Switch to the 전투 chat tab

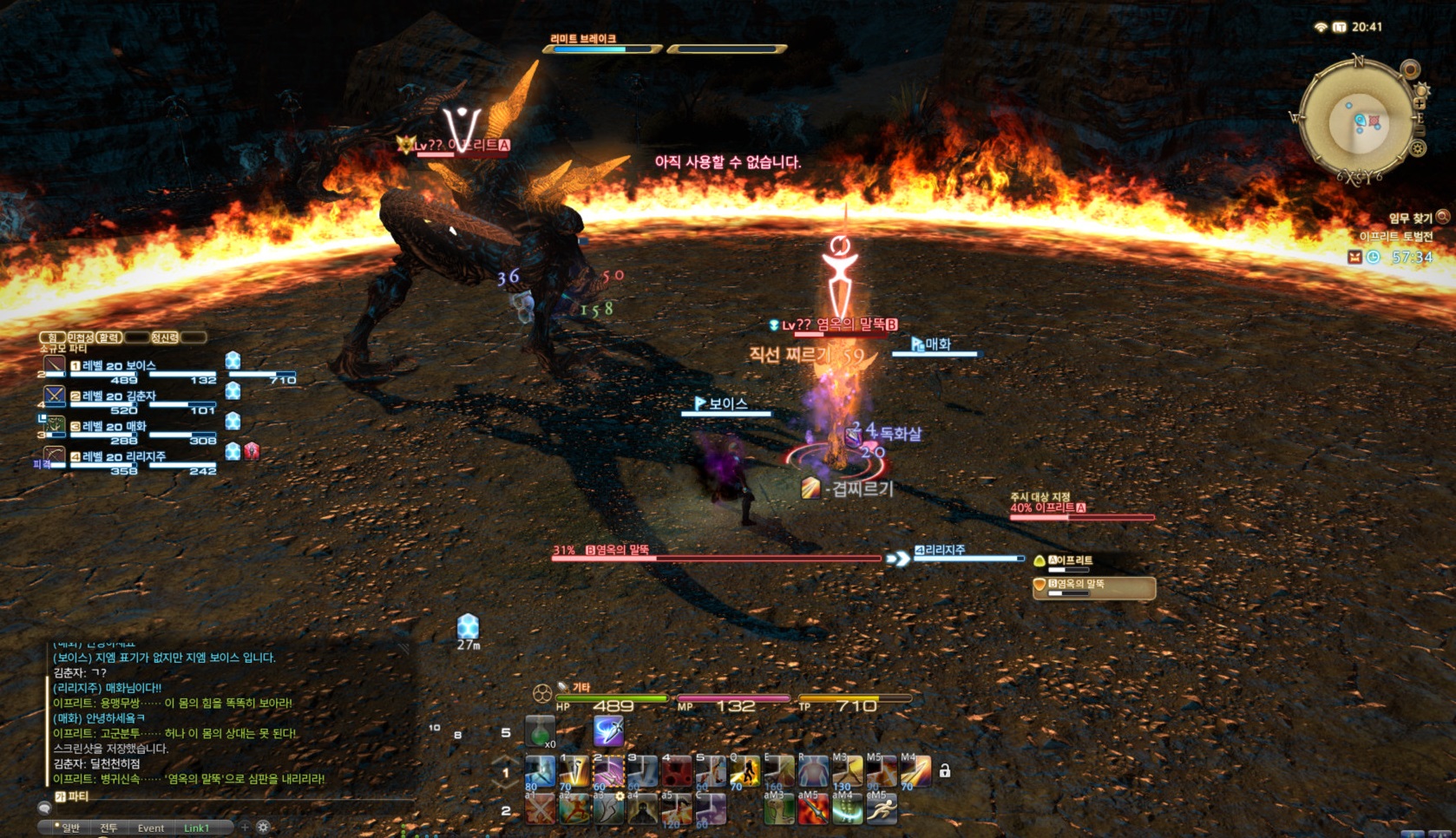[x=108, y=828]
